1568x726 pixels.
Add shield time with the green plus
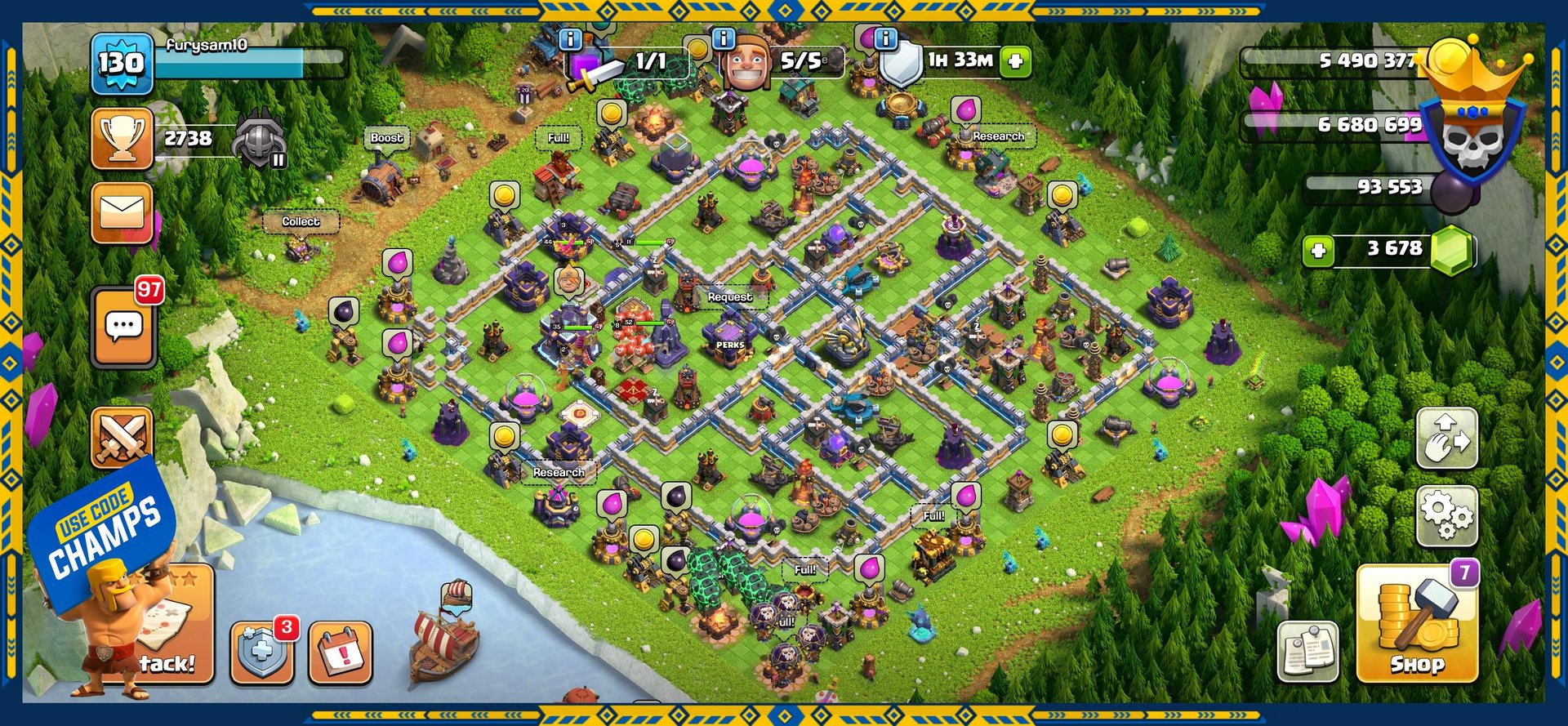[x=1015, y=61]
